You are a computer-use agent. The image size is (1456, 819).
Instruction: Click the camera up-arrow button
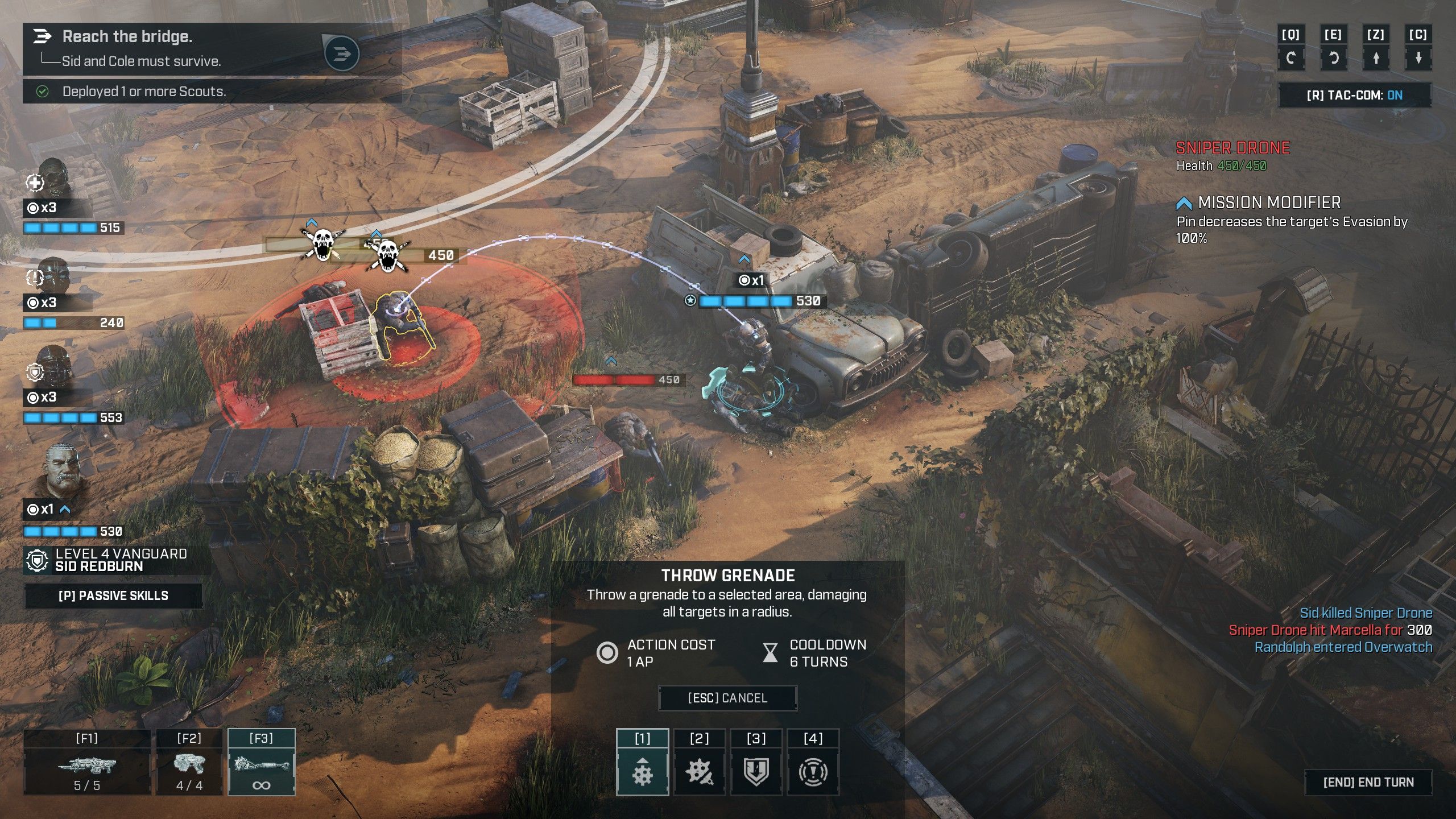click(x=1376, y=58)
